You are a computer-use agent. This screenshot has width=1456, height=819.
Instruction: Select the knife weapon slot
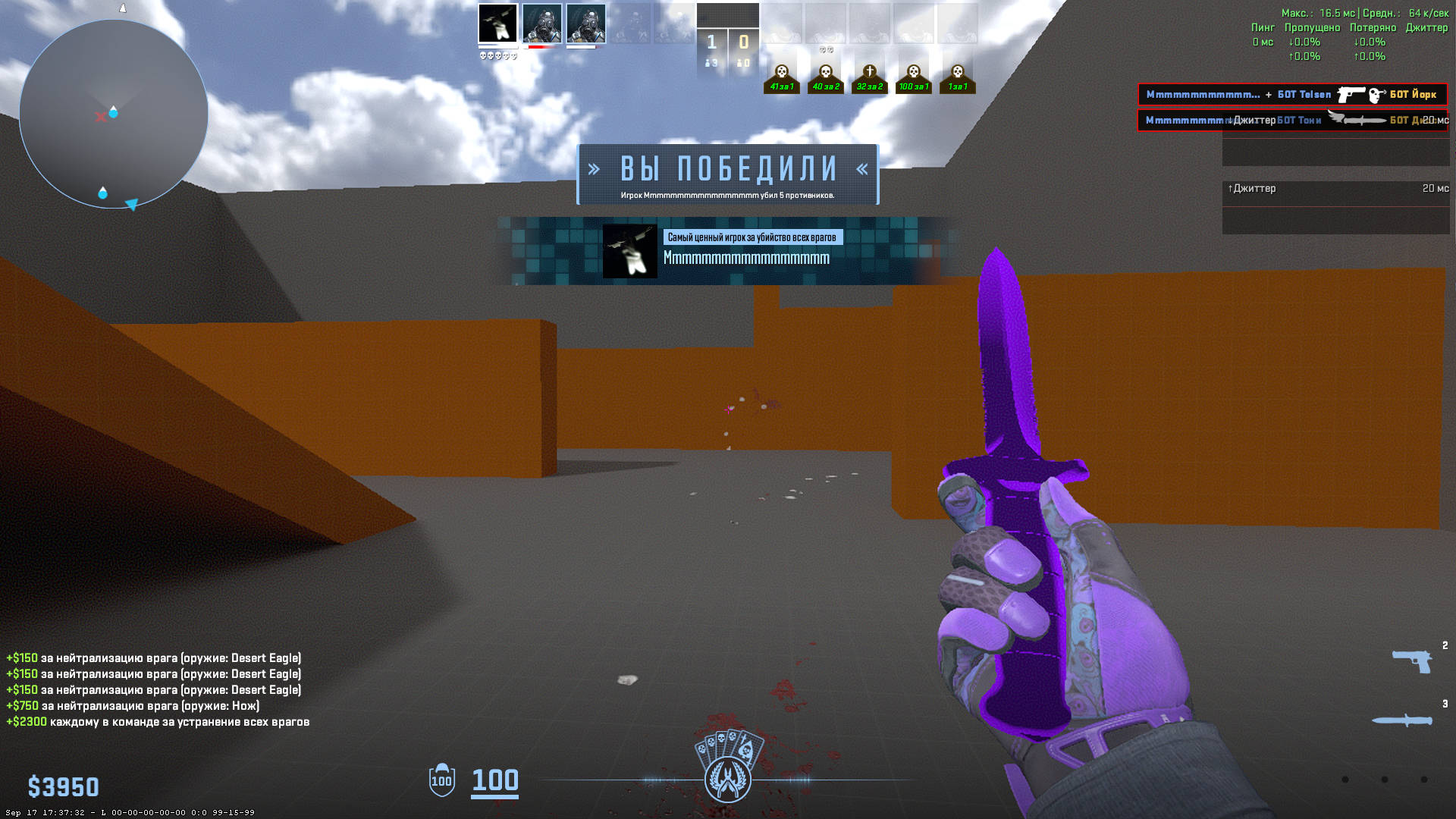(x=1403, y=720)
